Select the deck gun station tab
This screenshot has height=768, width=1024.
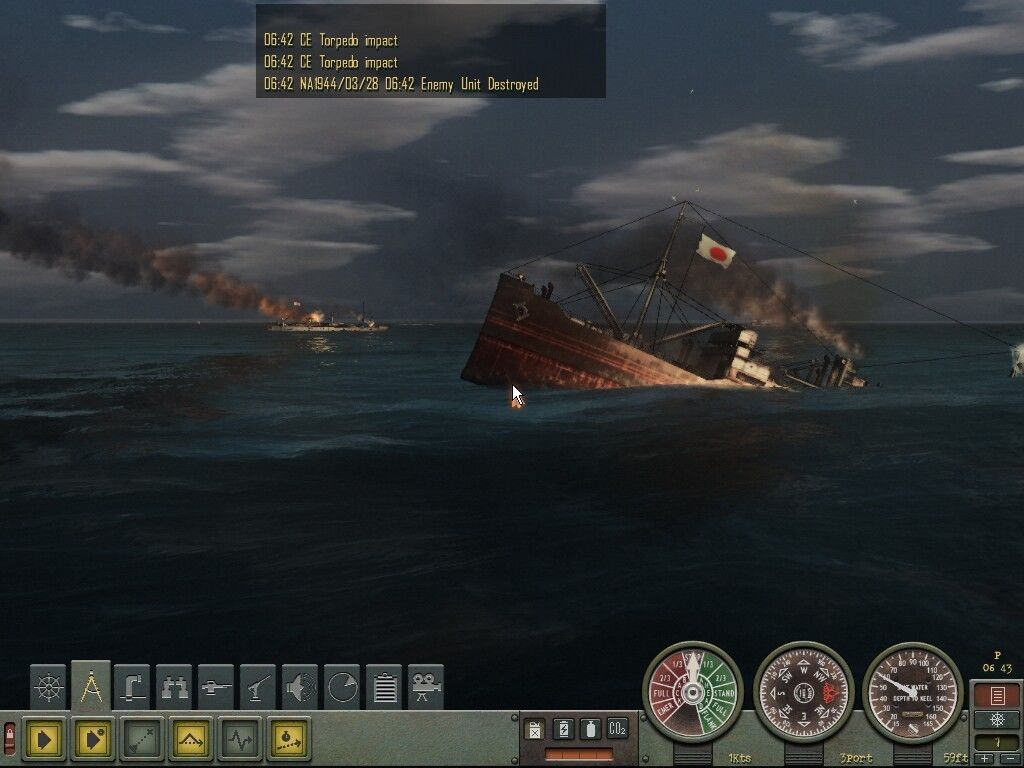(x=216, y=687)
